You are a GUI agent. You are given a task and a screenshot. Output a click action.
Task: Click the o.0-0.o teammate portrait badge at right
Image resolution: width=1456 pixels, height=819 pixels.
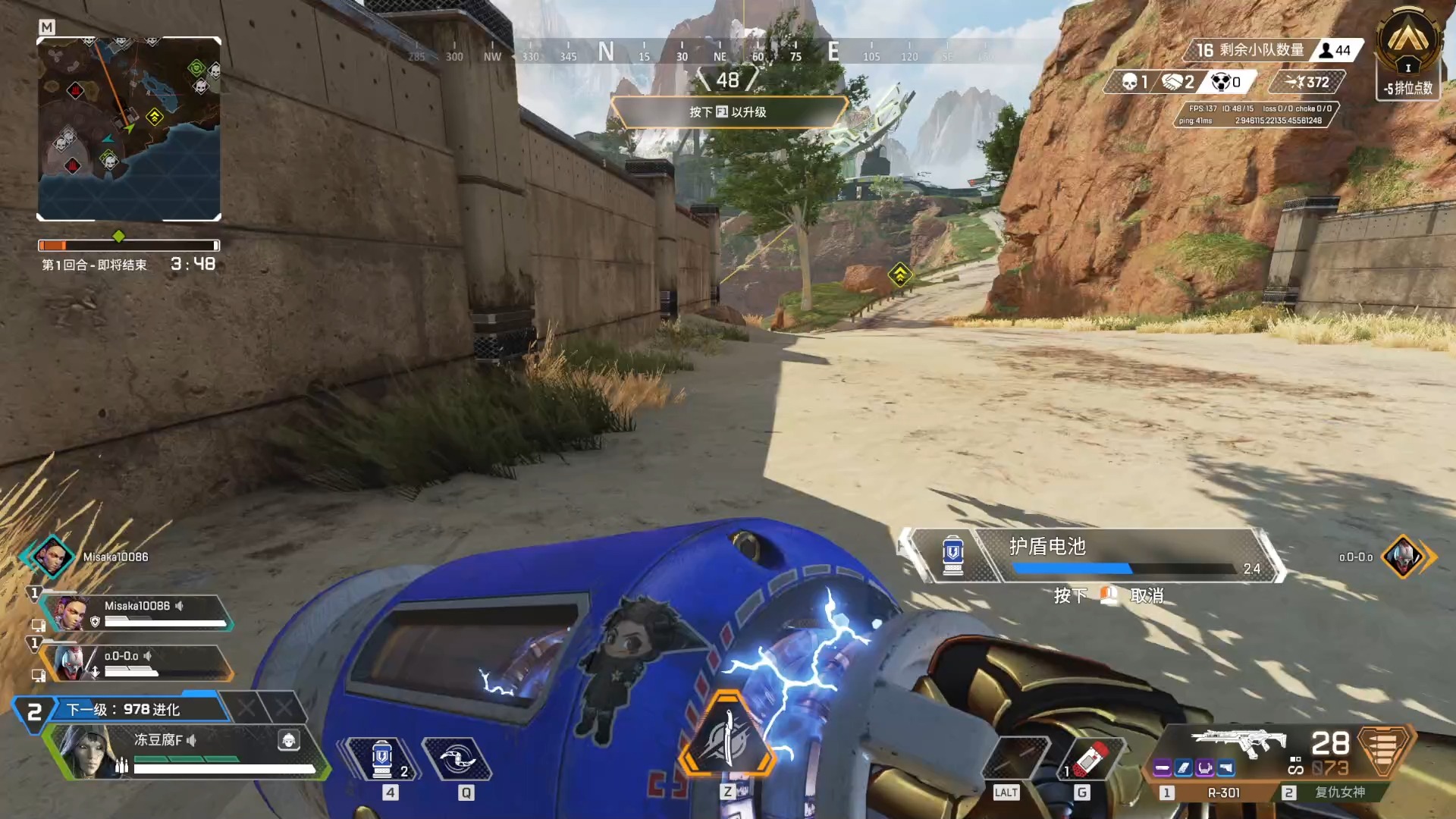1403,557
